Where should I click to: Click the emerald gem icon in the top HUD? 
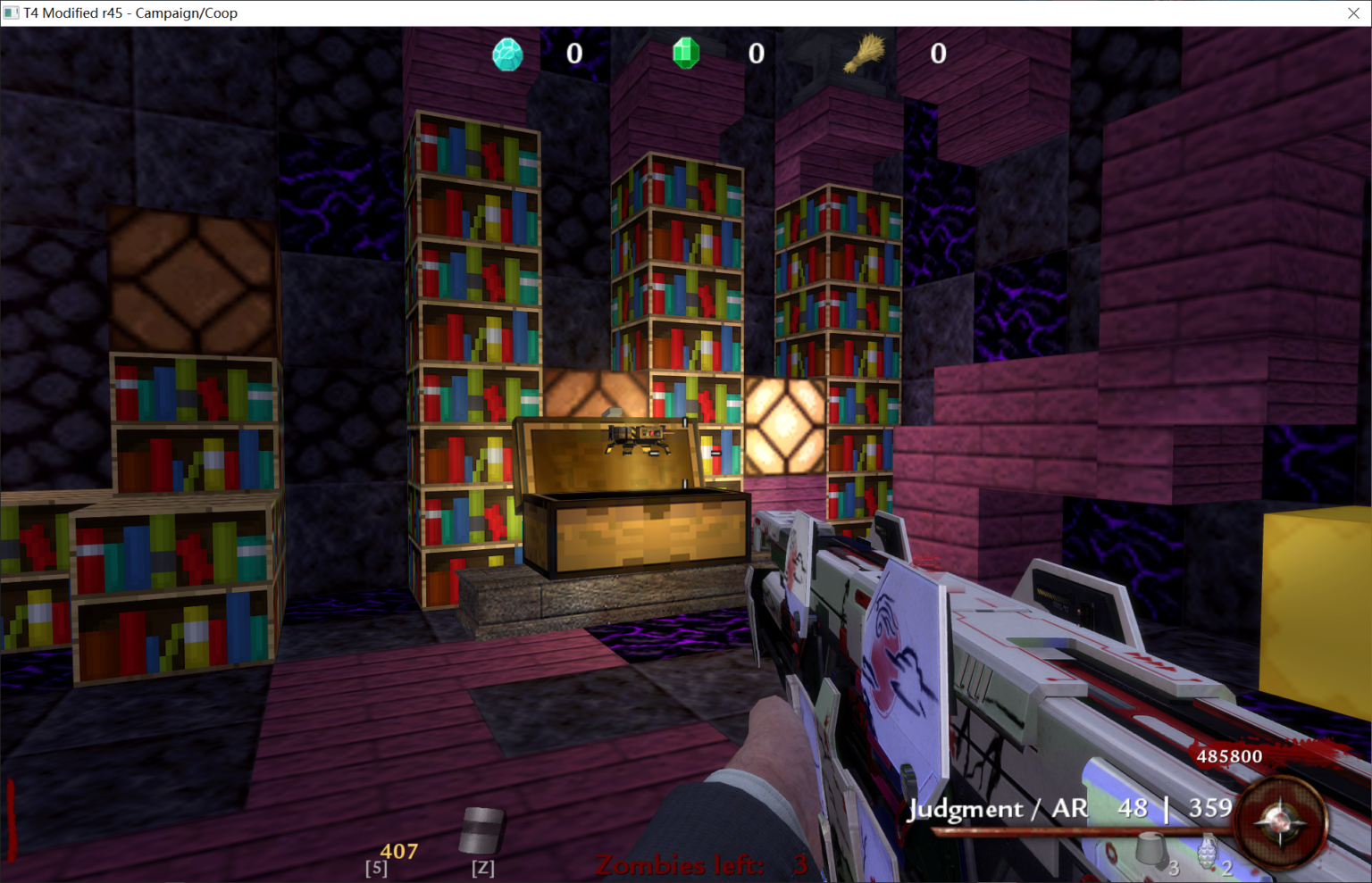[686, 54]
